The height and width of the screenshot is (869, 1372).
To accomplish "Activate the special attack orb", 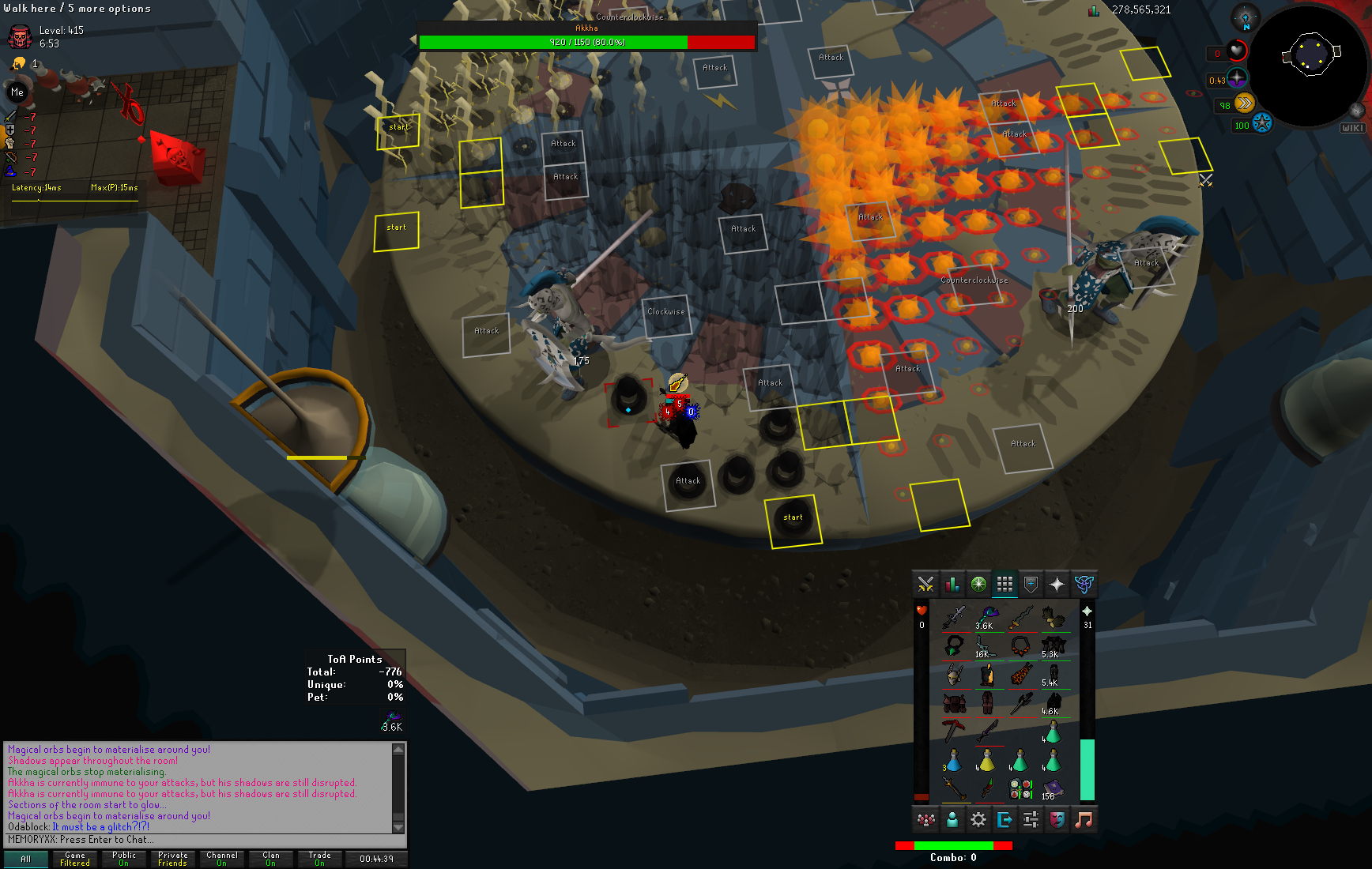I will pos(1262,124).
